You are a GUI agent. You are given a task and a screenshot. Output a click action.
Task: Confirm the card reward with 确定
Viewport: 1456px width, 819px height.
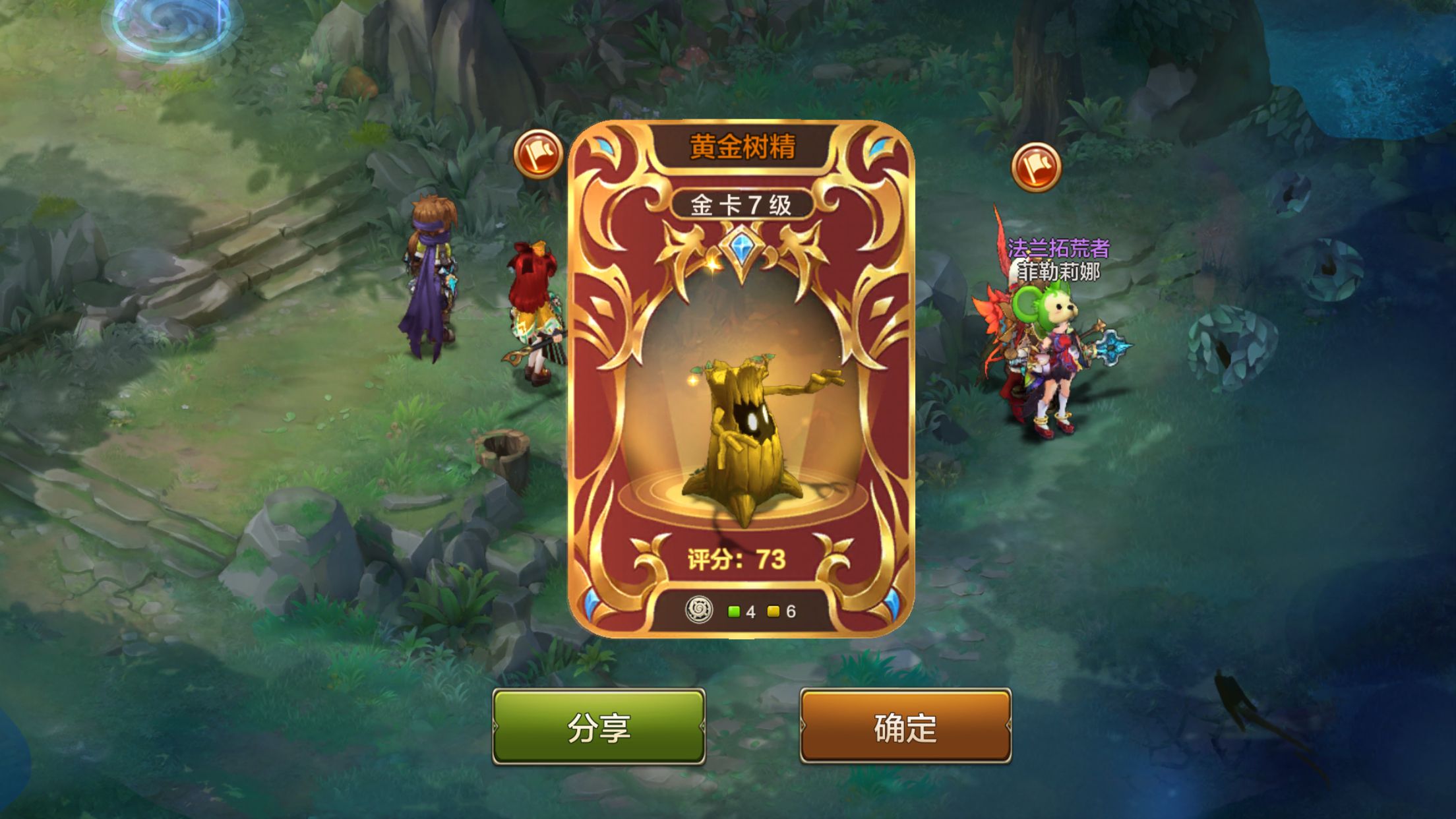905,727
